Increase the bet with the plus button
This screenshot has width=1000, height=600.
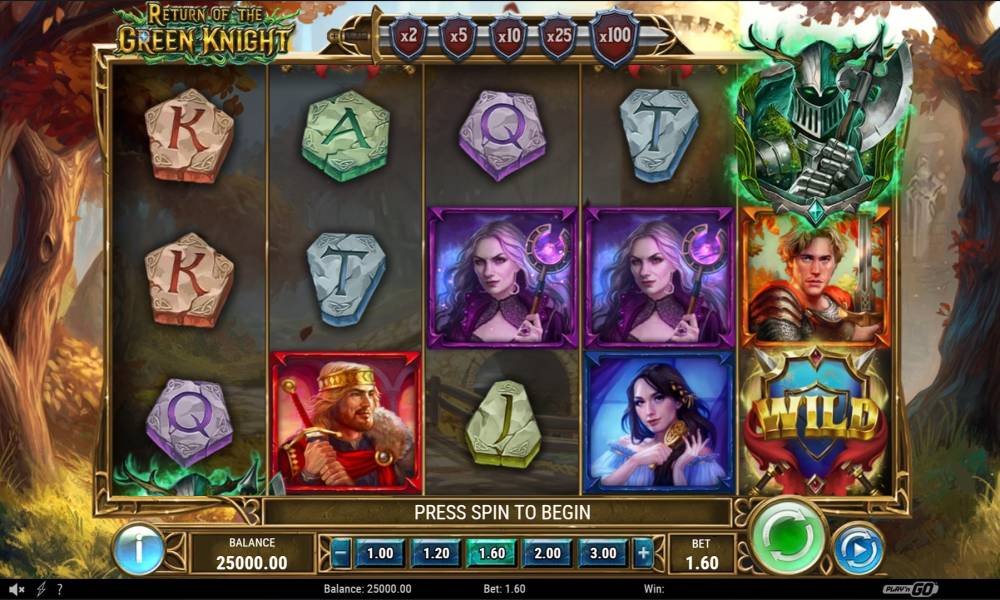click(x=643, y=553)
